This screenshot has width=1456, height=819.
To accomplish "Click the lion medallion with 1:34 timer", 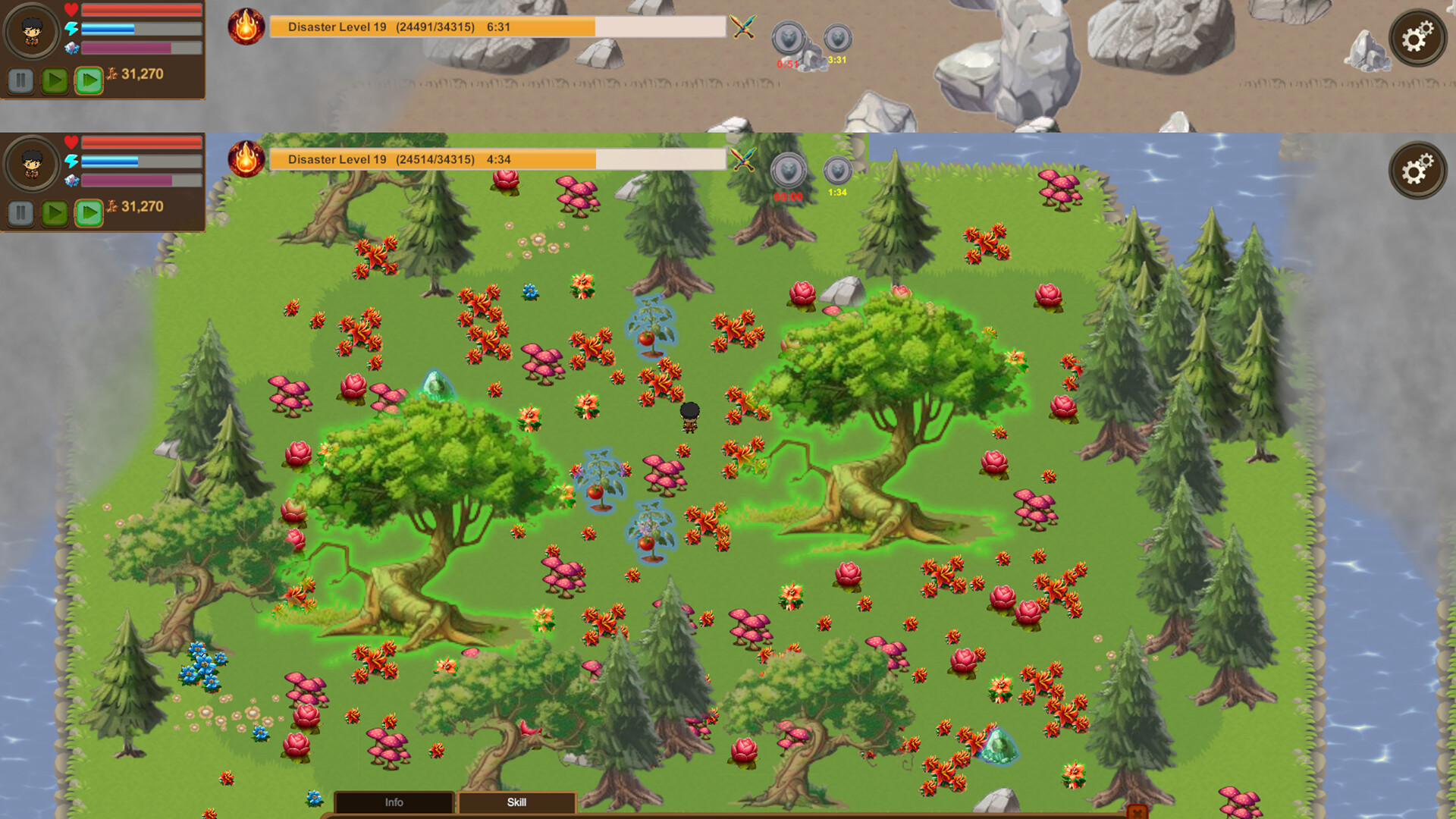I will (837, 171).
